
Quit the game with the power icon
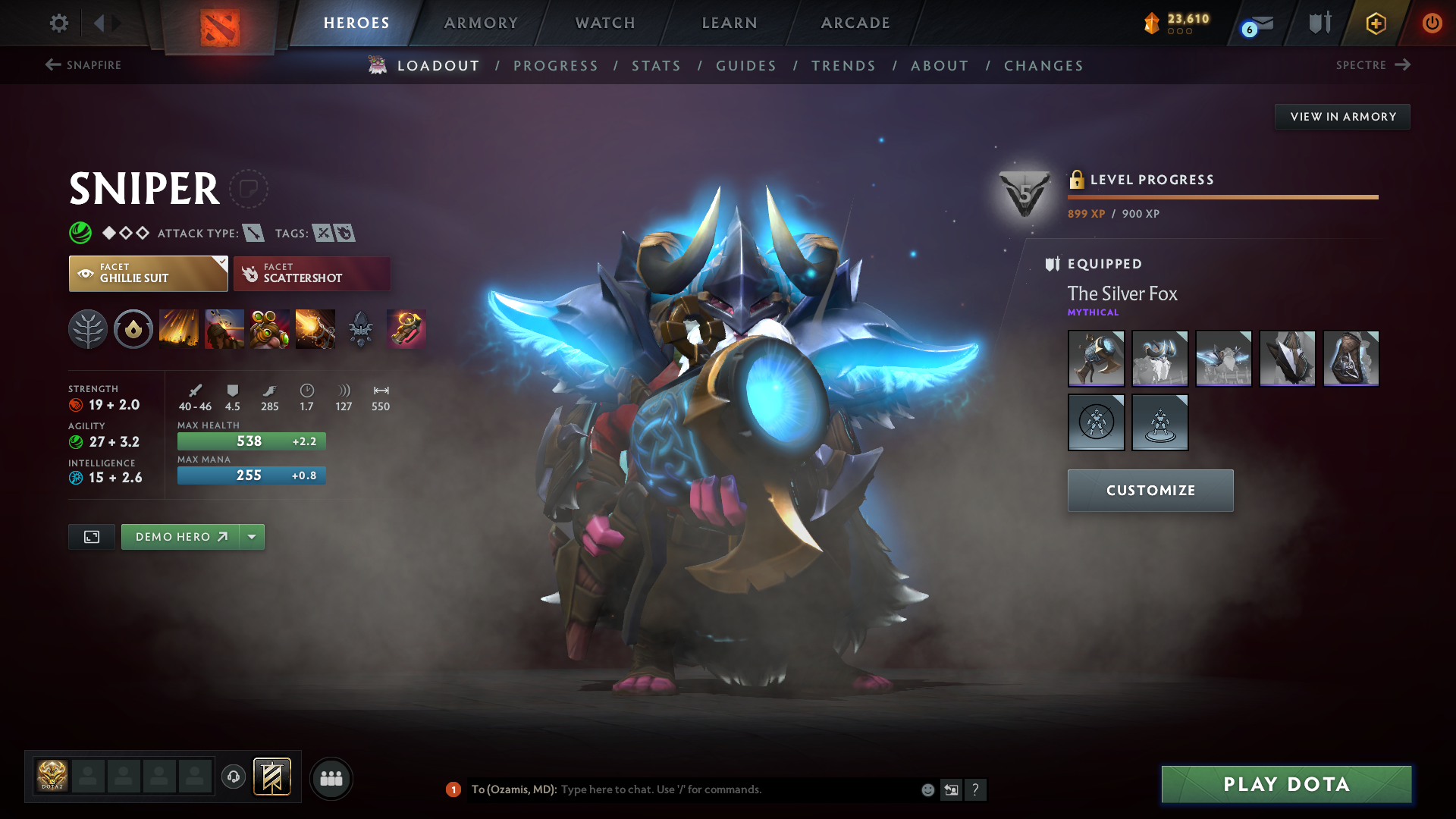1432,24
